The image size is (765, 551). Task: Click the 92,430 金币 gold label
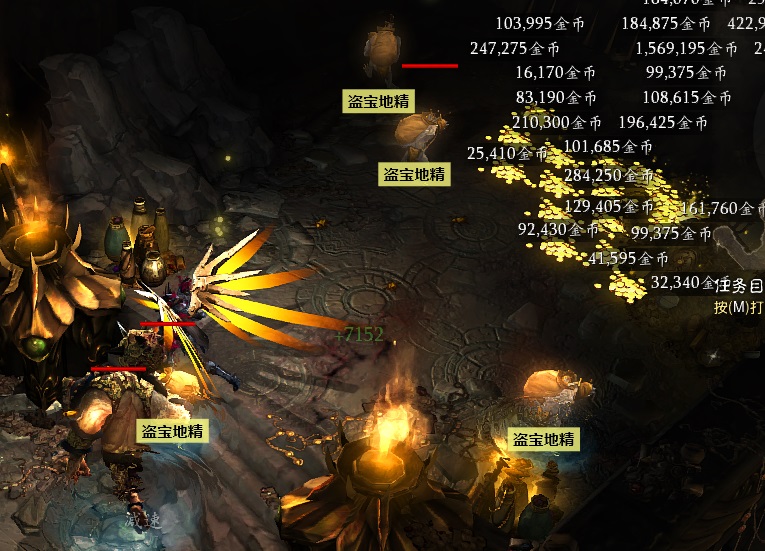coord(558,229)
